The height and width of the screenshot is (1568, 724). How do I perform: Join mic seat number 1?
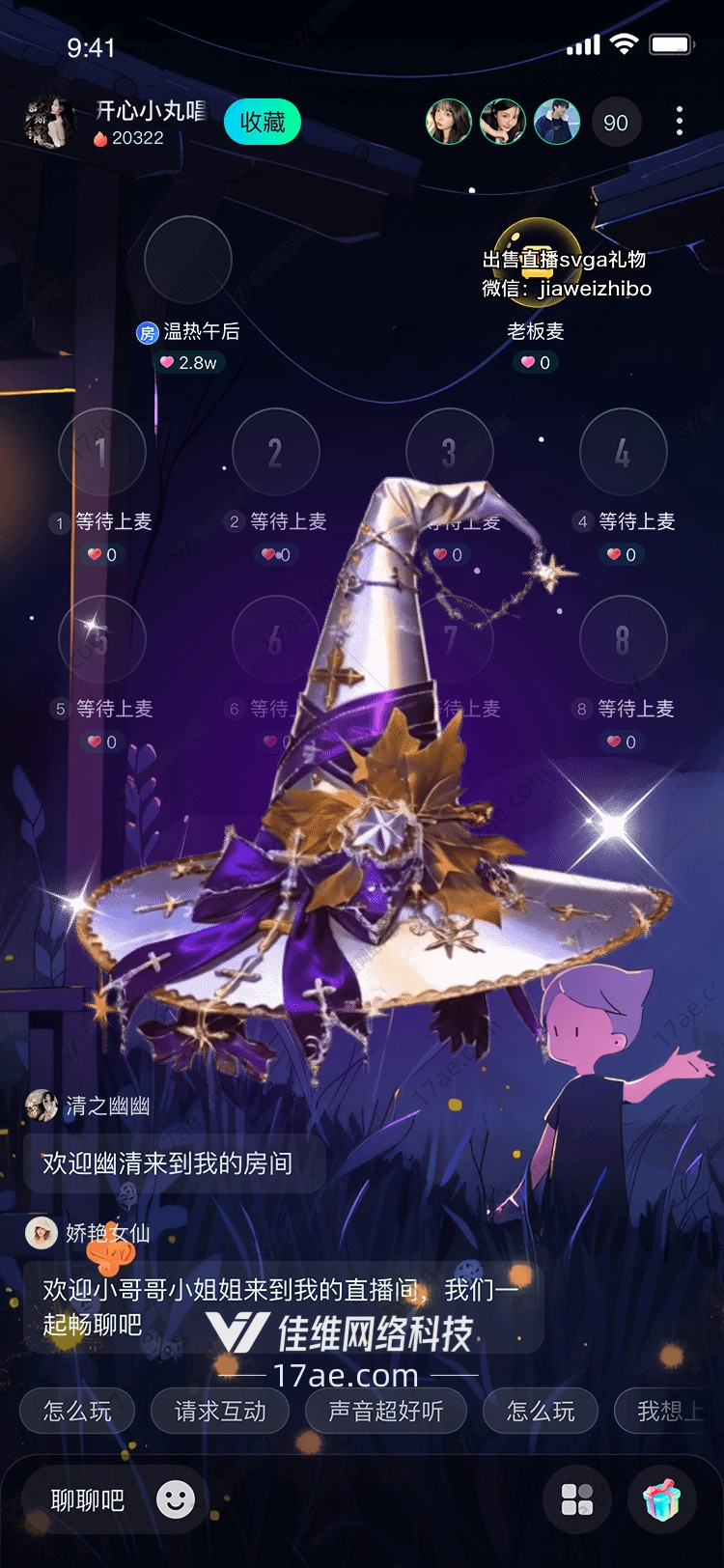coord(101,452)
